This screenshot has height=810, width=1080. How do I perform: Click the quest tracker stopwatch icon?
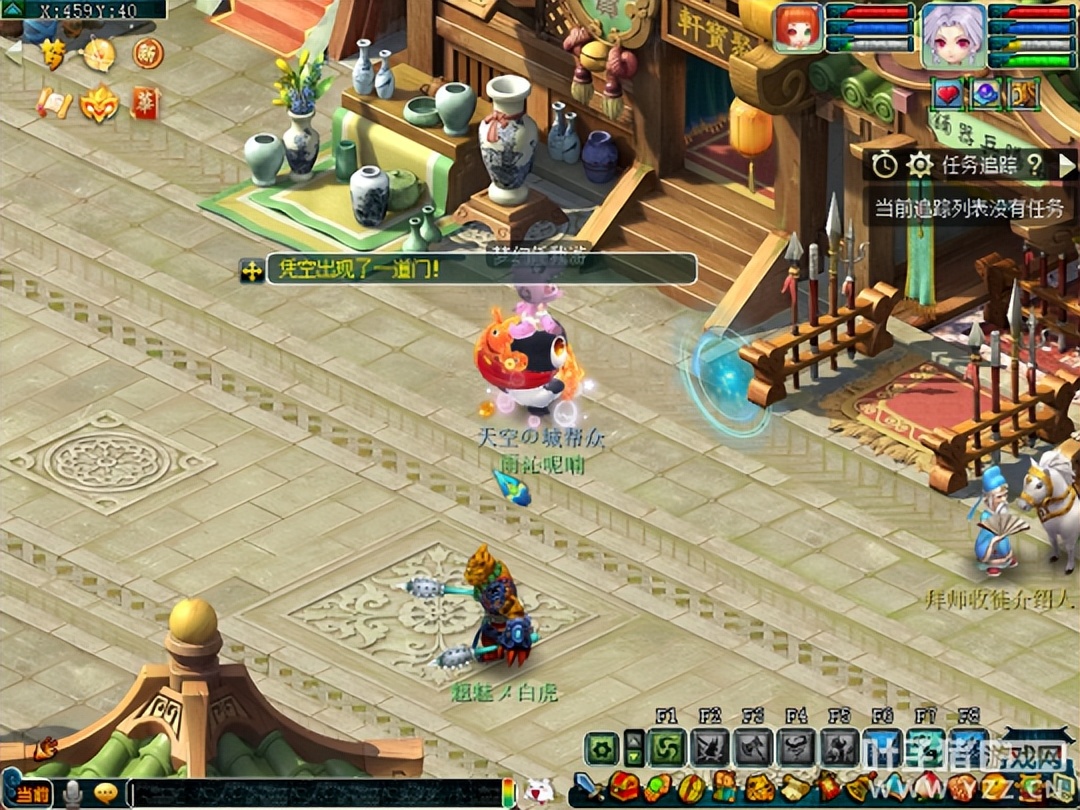click(x=885, y=165)
